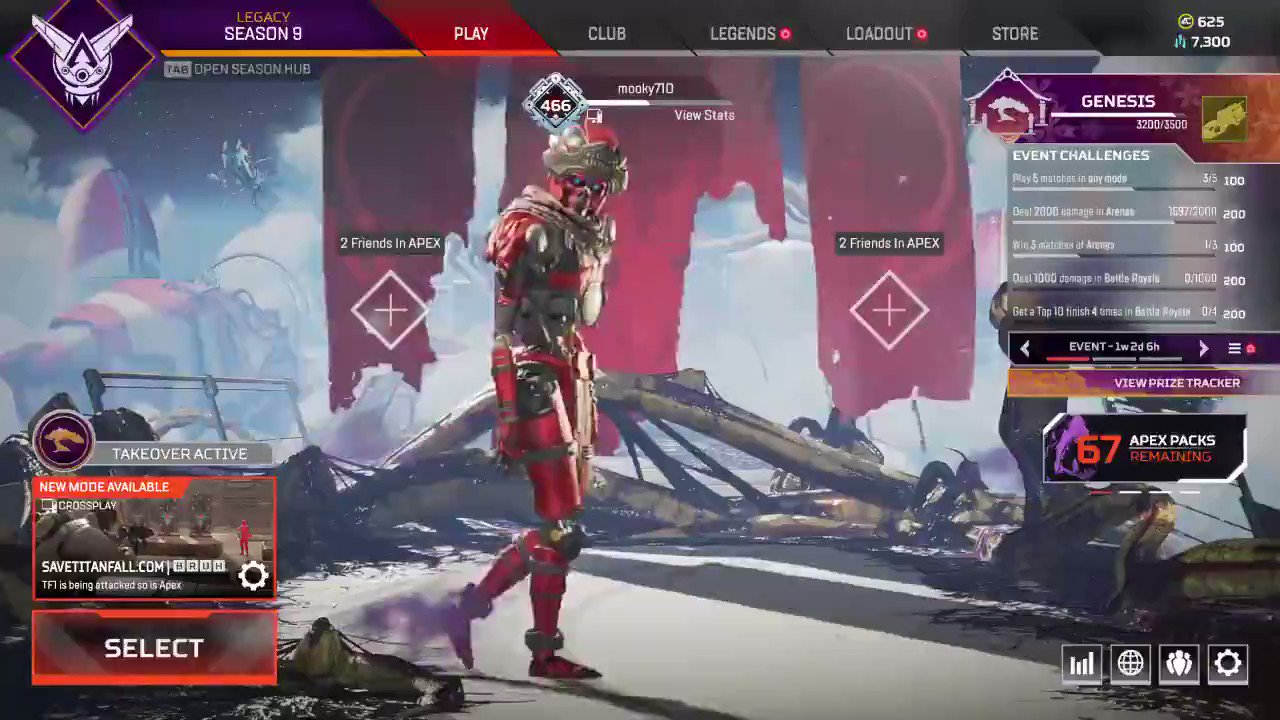
Task: Click the gear icon on the New Mode video
Action: click(x=253, y=575)
